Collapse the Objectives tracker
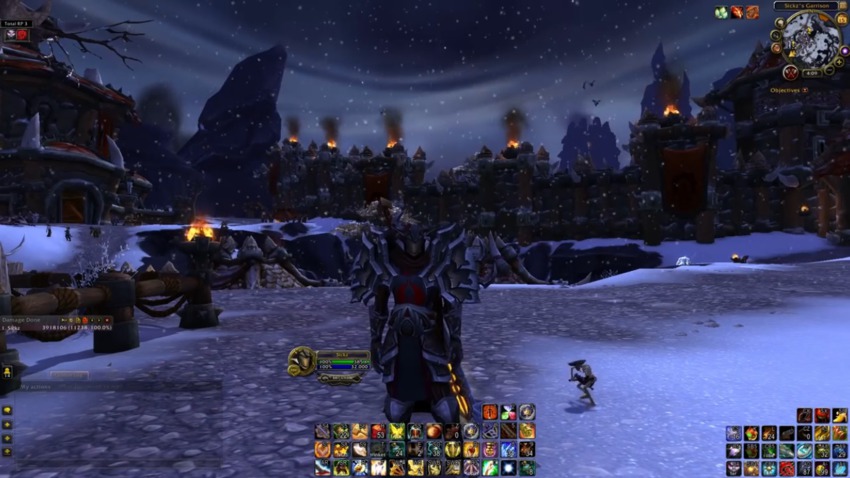The image size is (850, 478). 806,90
